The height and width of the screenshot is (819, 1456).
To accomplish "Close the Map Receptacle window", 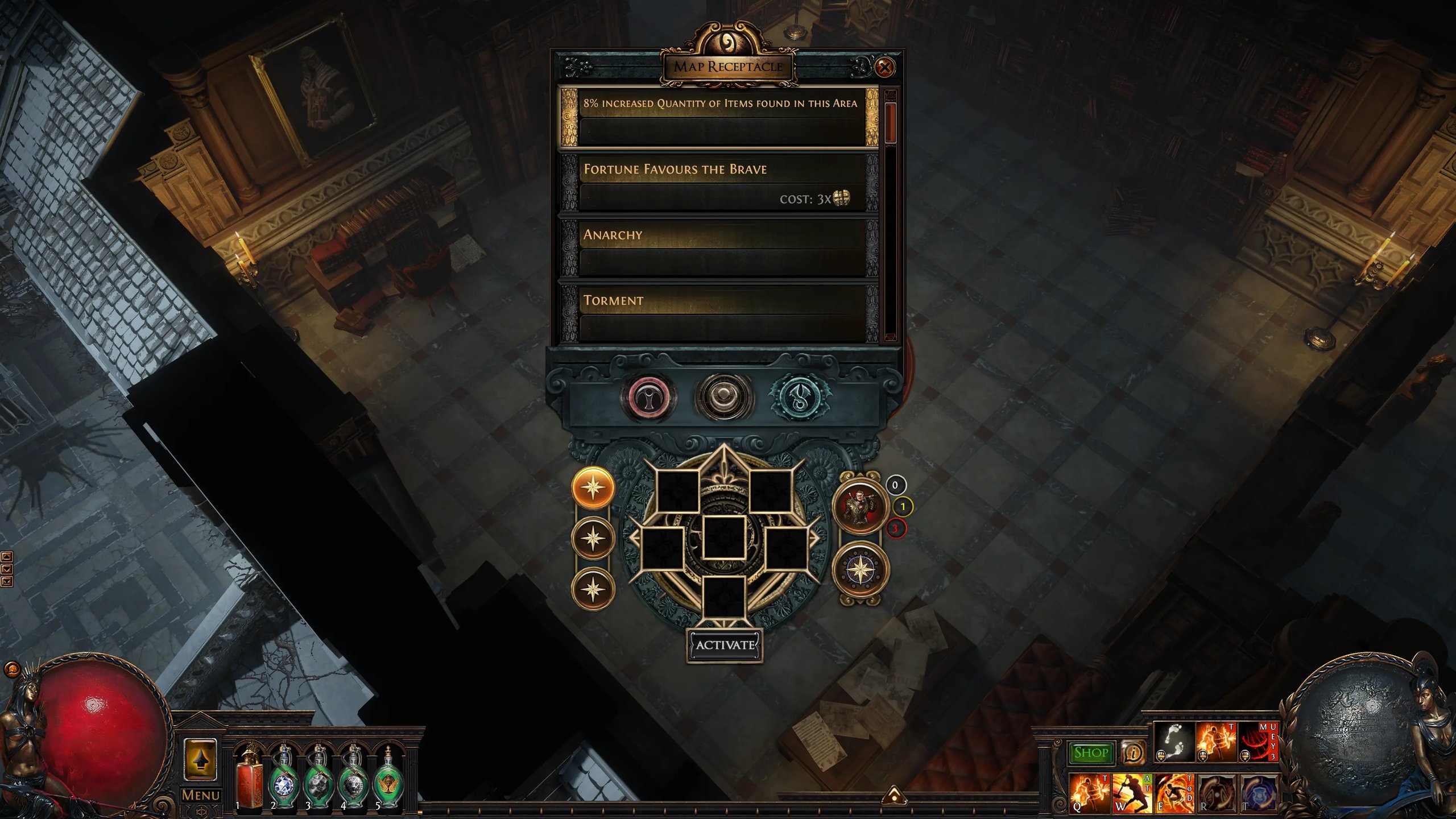I will coord(884,68).
